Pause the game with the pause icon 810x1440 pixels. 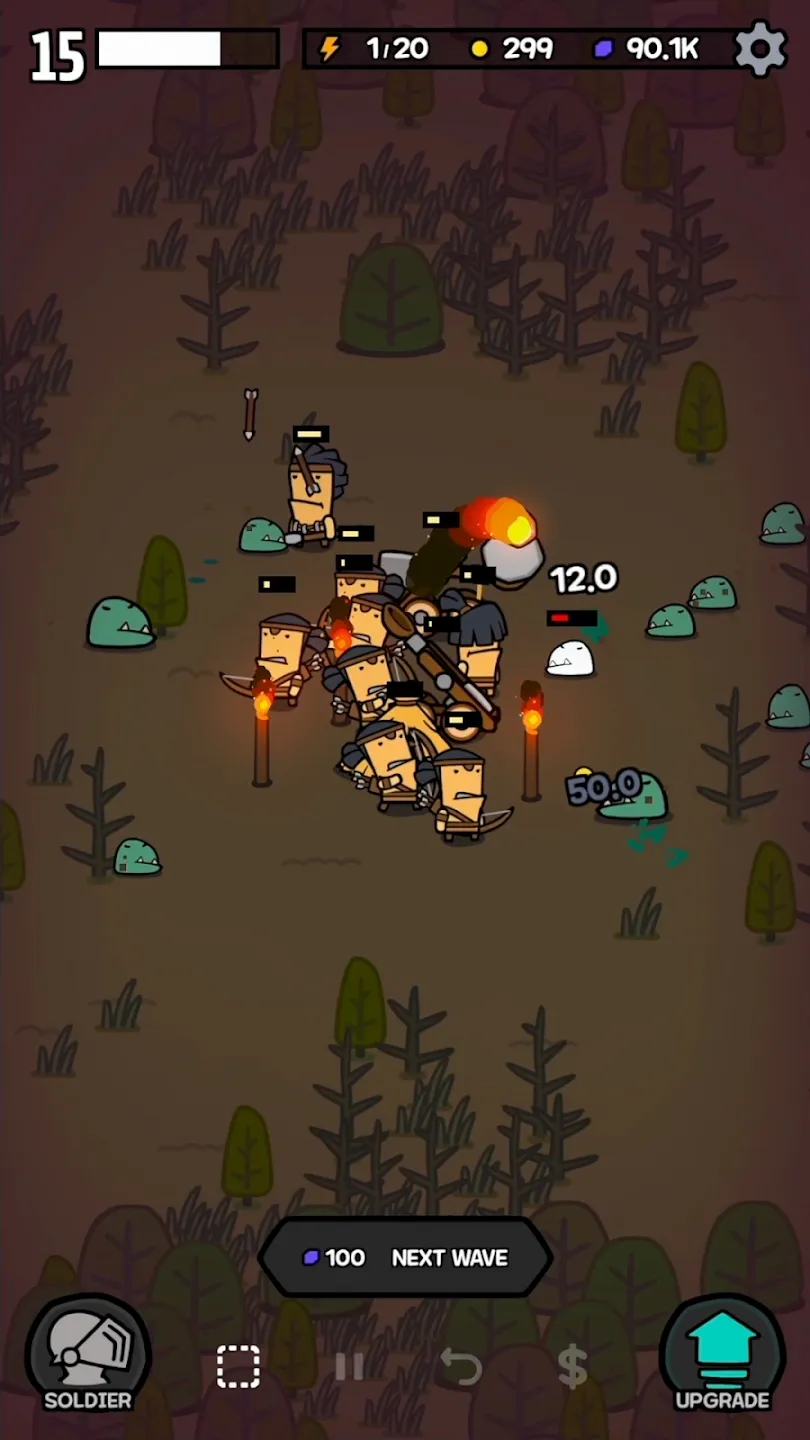[x=349, y=1366]
